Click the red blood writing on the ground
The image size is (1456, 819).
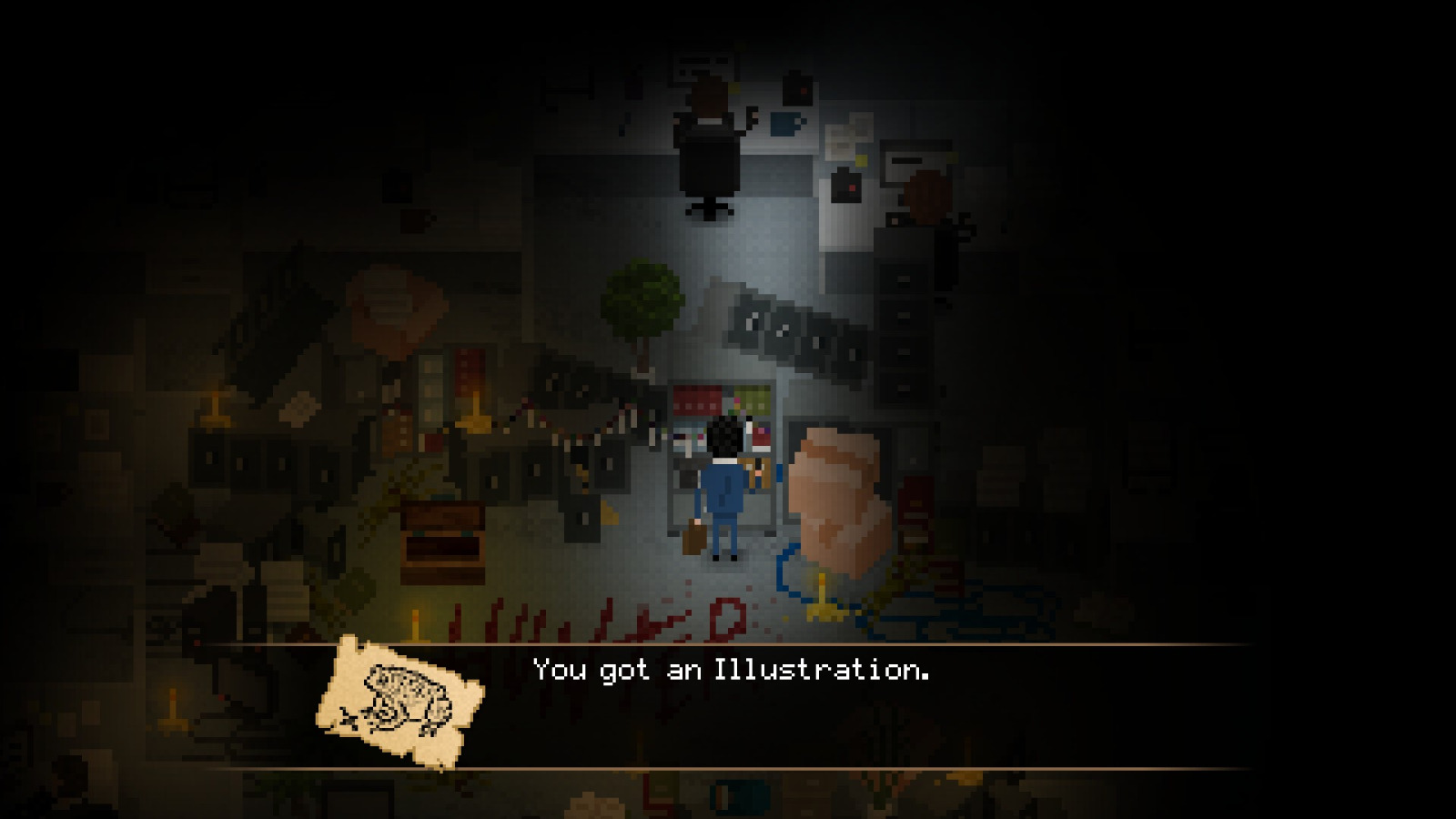point(601,619)
